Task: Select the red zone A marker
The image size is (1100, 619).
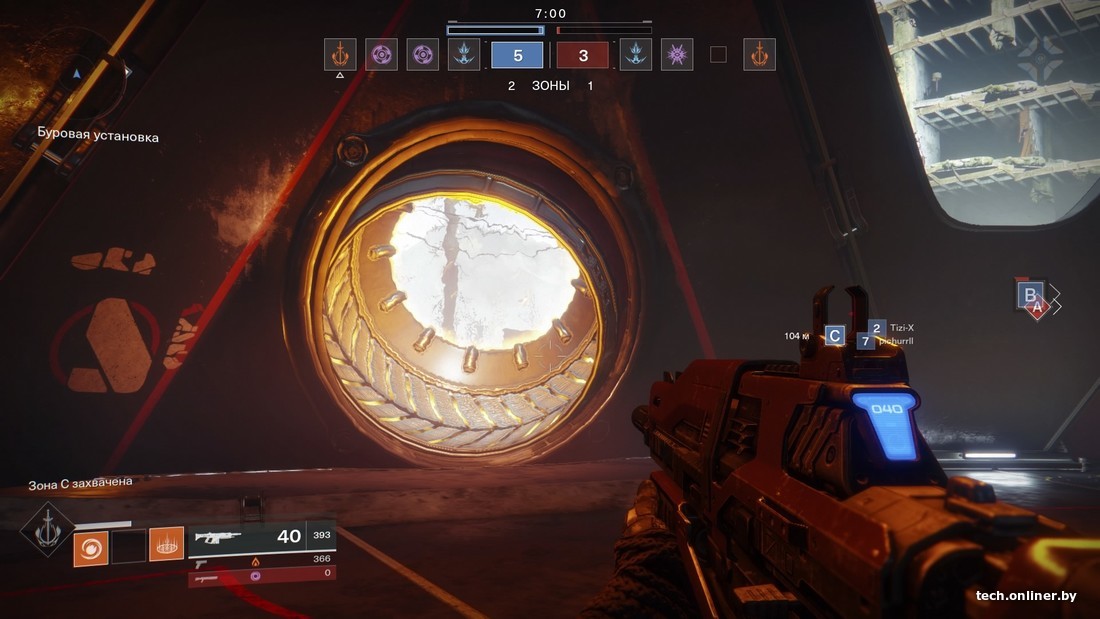Action: 1038,309
